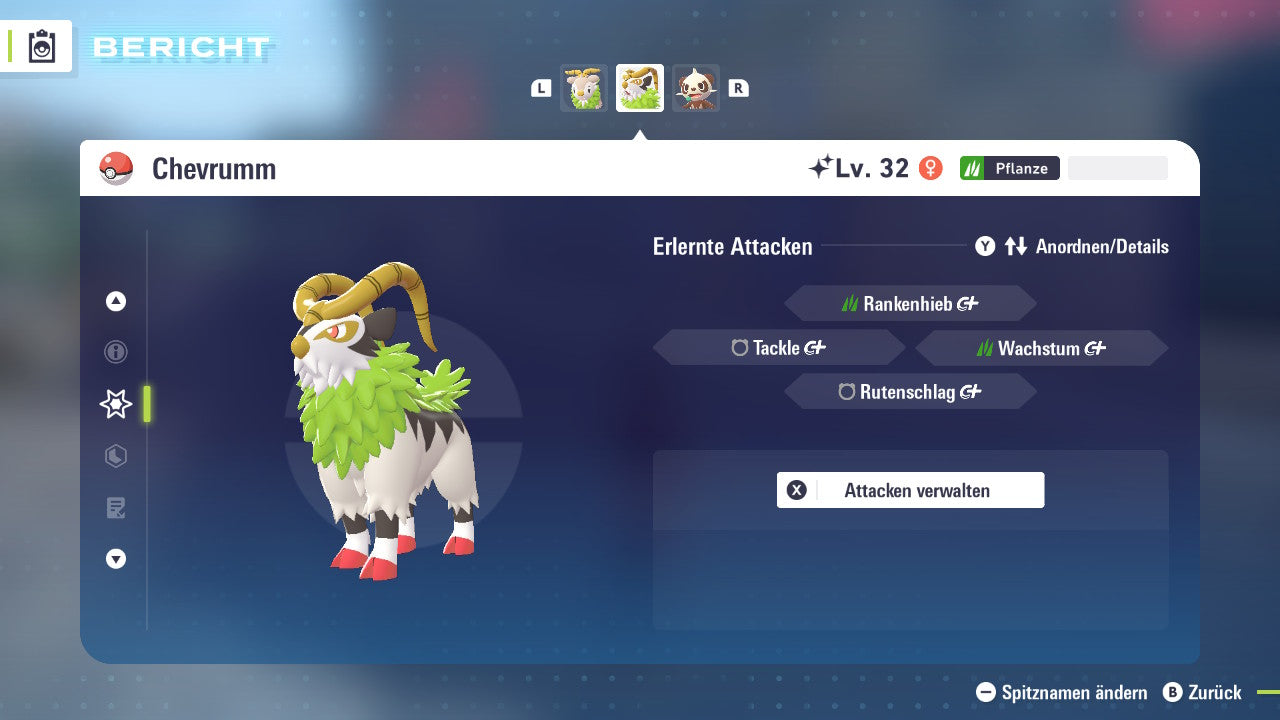Toggle the Tackle attack entry
1280x720 pixels.
(x=779, y=347)
